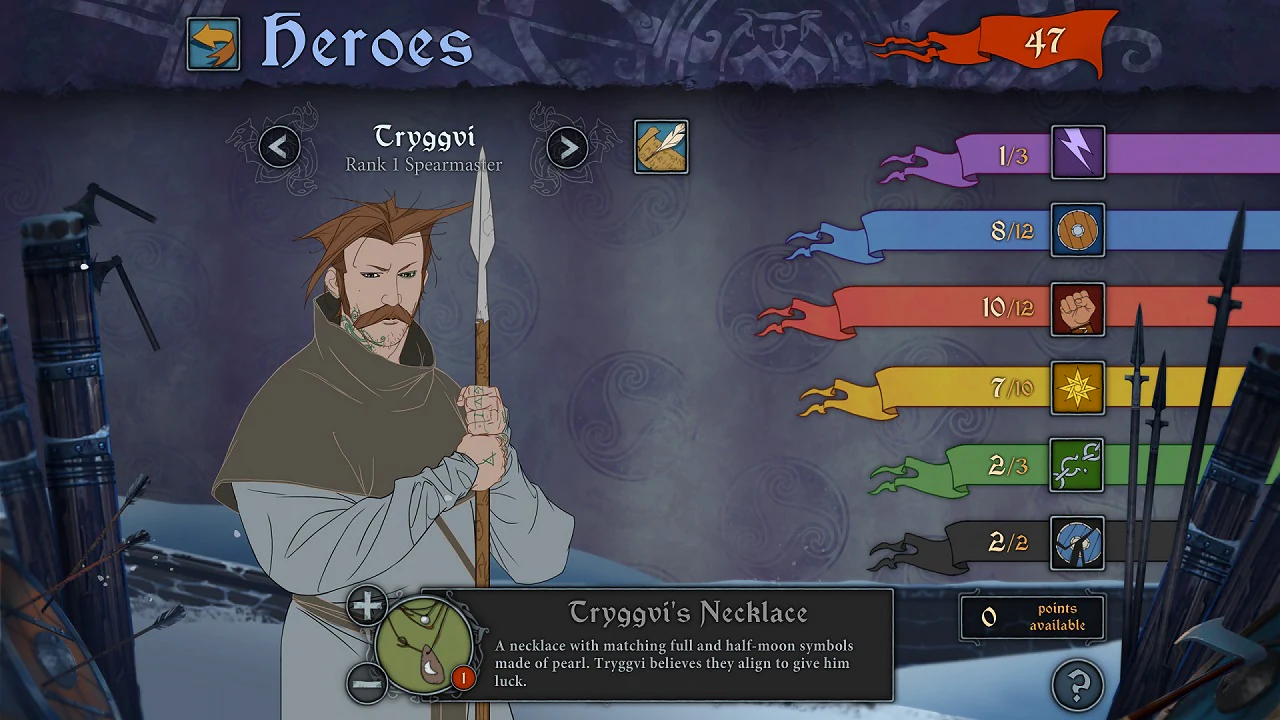Select the purple lightning stat icon
Viewport: 1280px width, 720px height.
coord(1077,152)
